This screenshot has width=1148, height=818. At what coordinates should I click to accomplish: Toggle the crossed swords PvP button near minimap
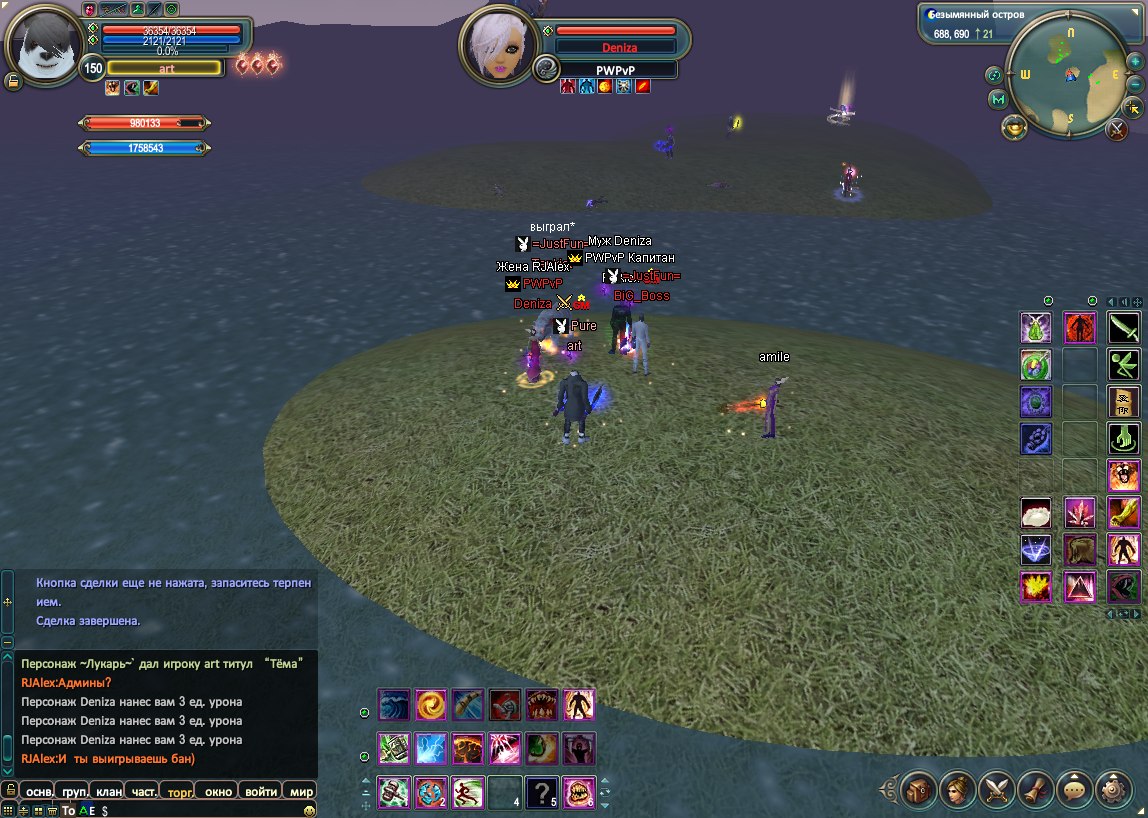tap(1117, 129)
